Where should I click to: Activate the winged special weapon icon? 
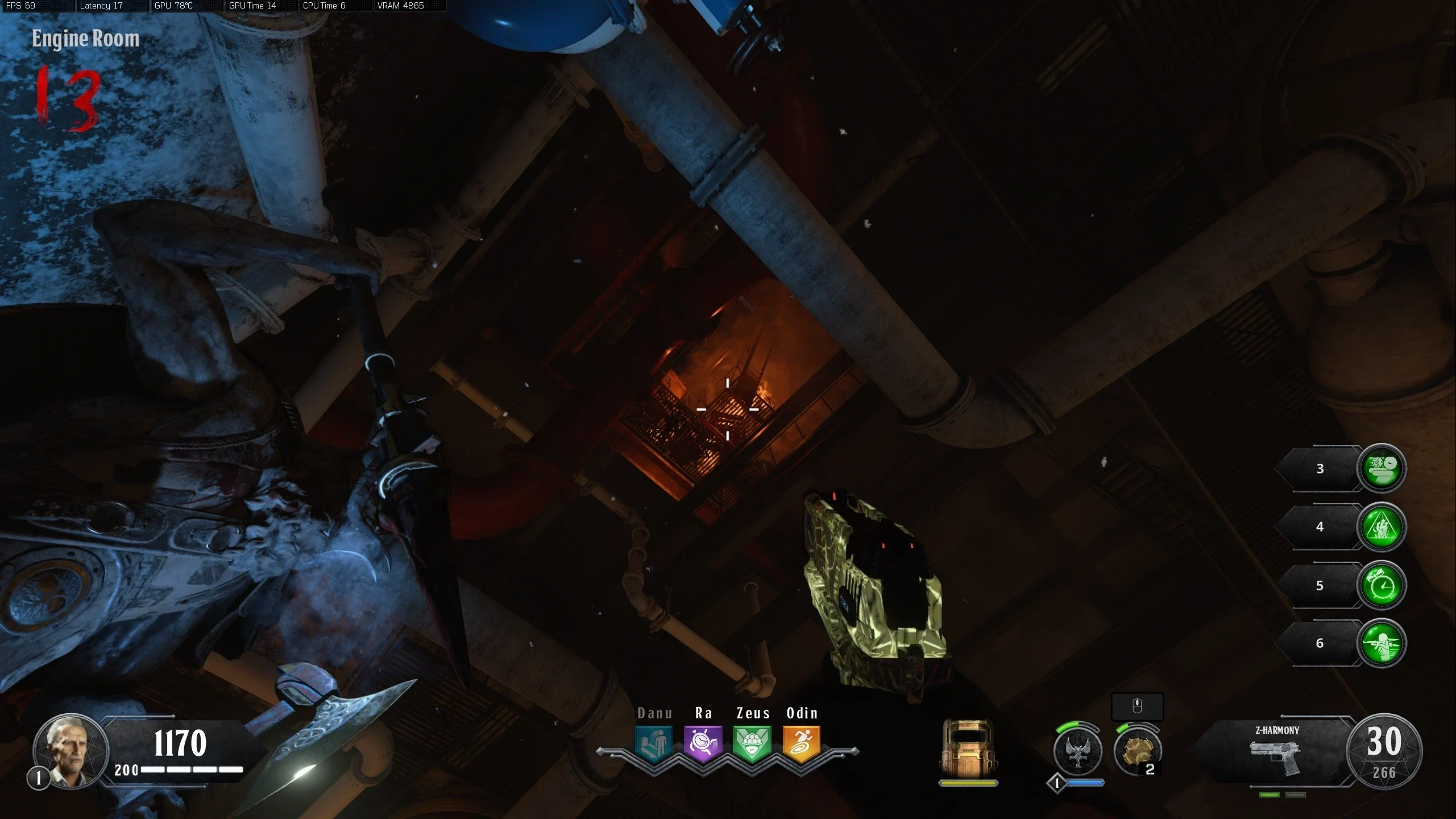[x=1077, y=752]
